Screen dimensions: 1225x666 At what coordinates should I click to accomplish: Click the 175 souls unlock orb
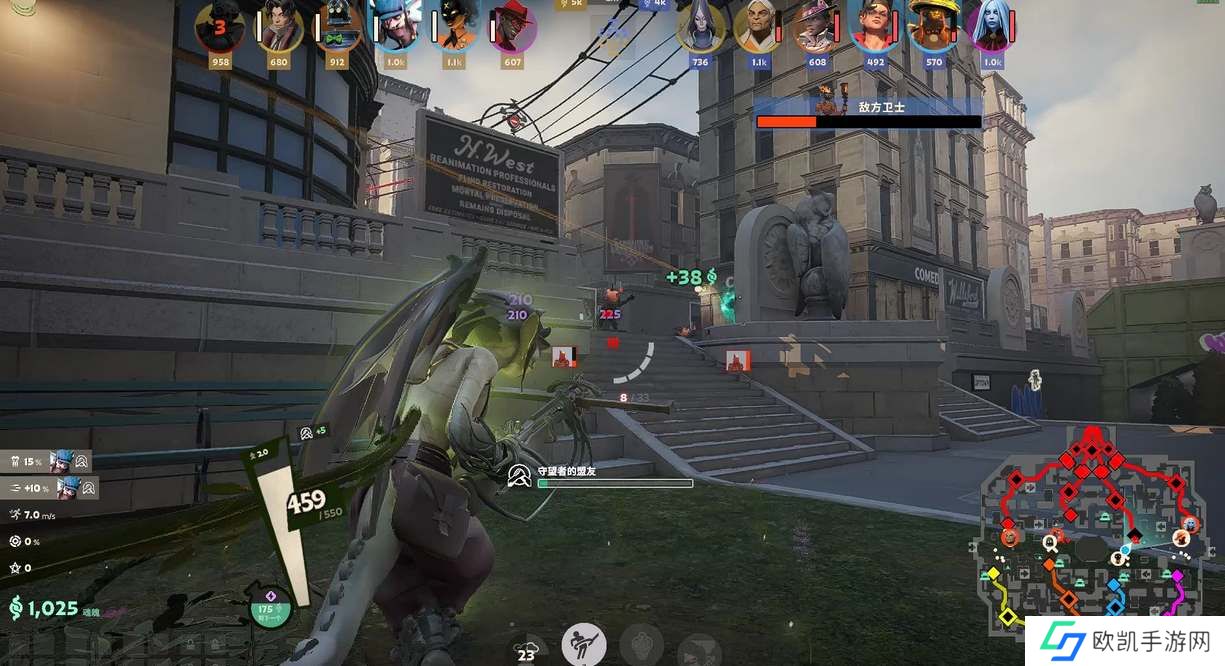click(x=269, y=607)
